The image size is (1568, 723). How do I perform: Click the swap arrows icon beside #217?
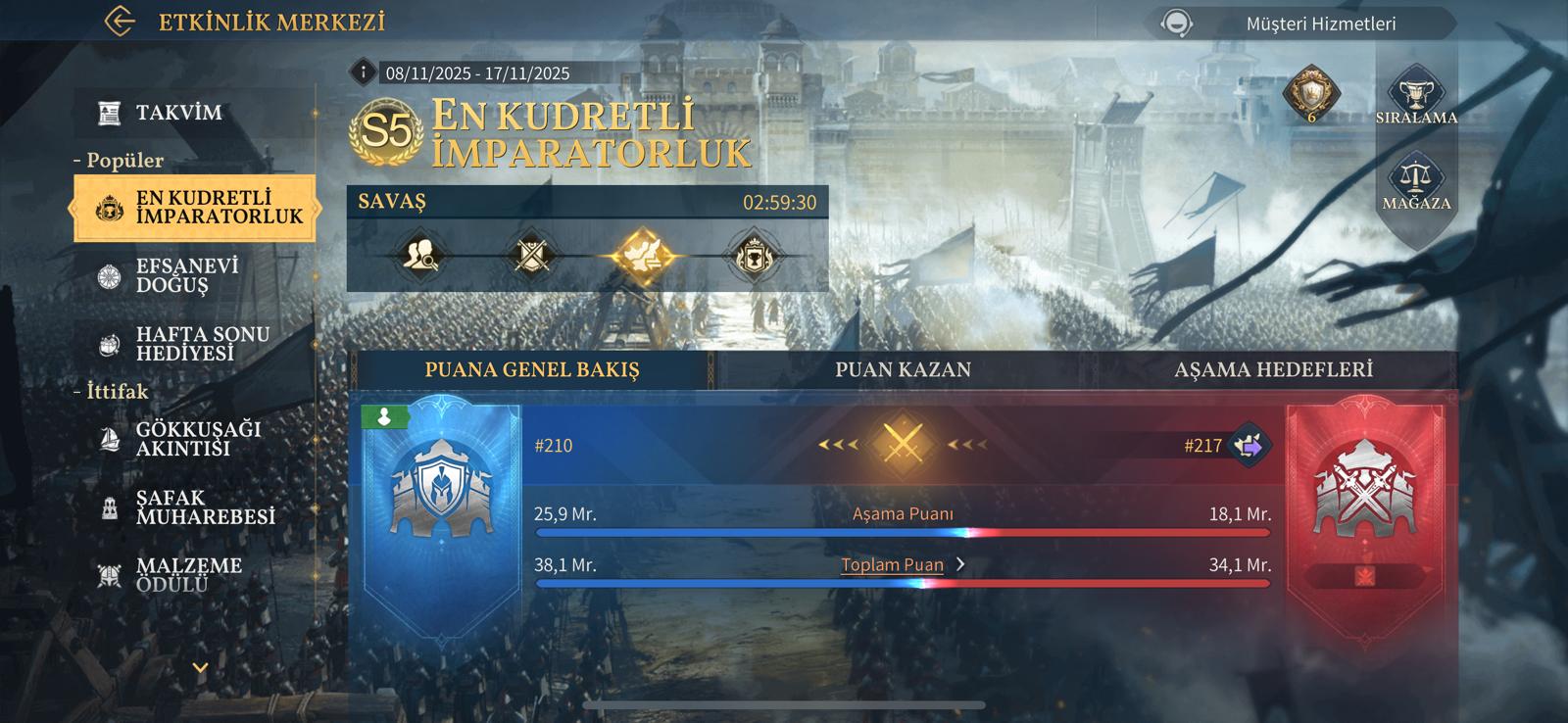tap(1249, 446)
